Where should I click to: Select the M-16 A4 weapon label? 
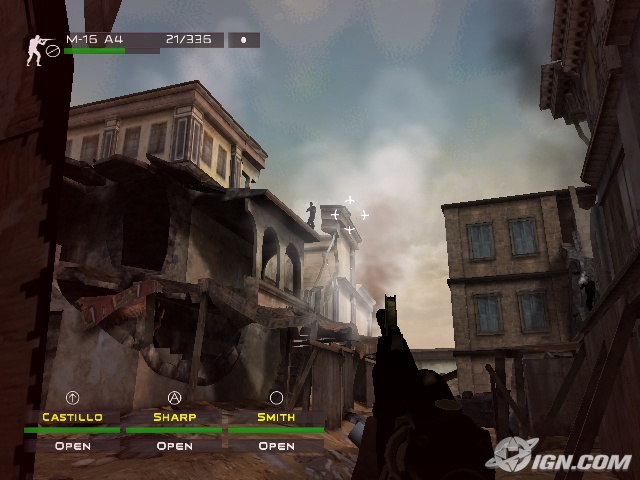click(94, 40)
